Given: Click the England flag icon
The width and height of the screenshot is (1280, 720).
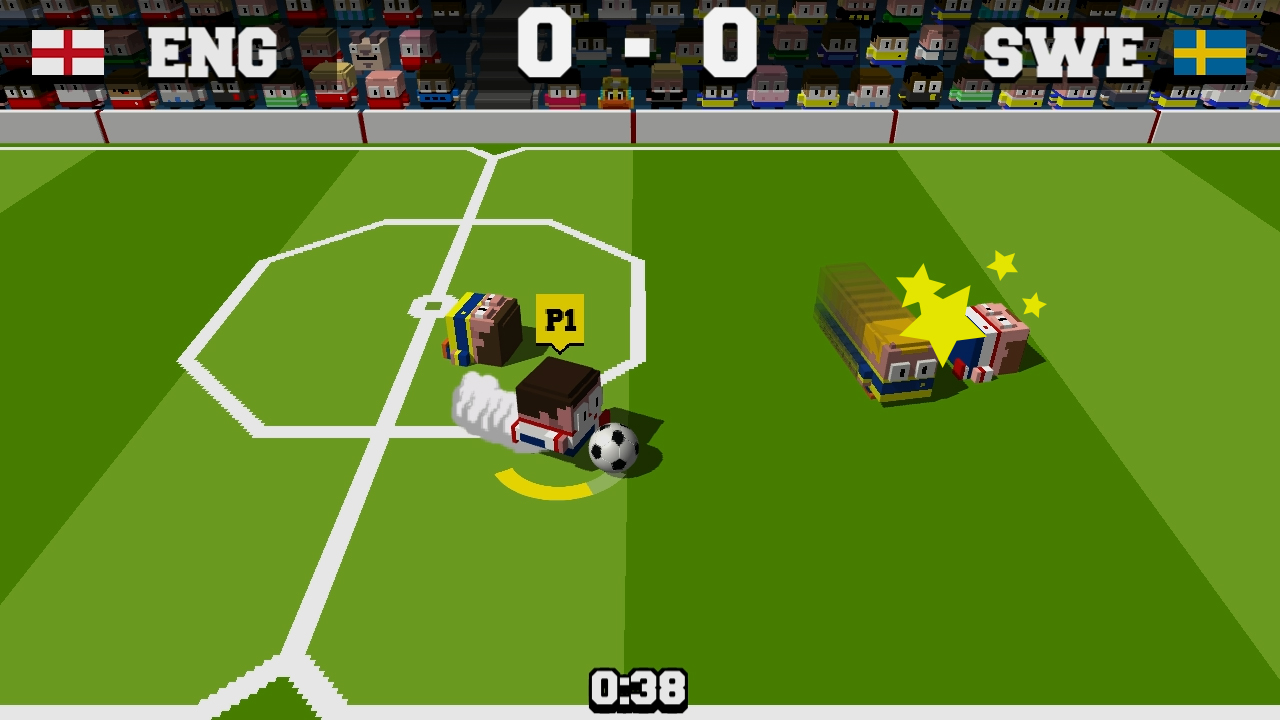Looking at the screenshot, I should point(66,51).
